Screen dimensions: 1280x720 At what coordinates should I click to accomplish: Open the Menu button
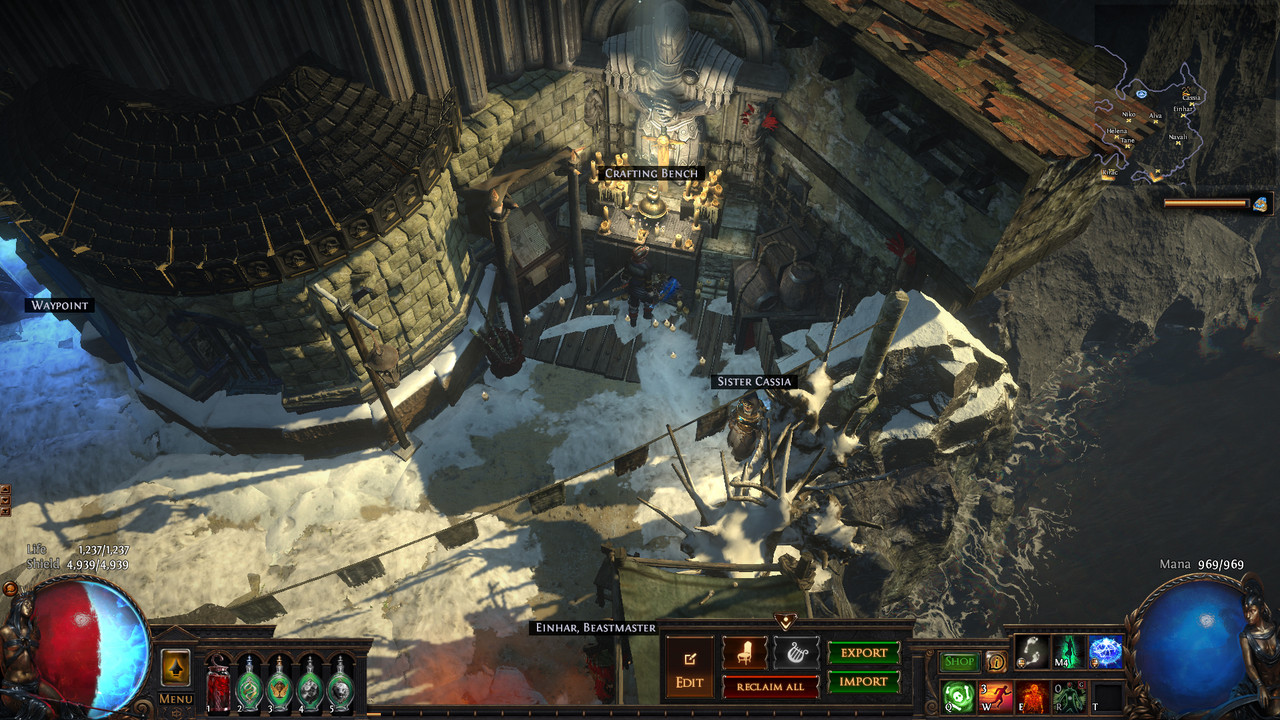point(176,699)
